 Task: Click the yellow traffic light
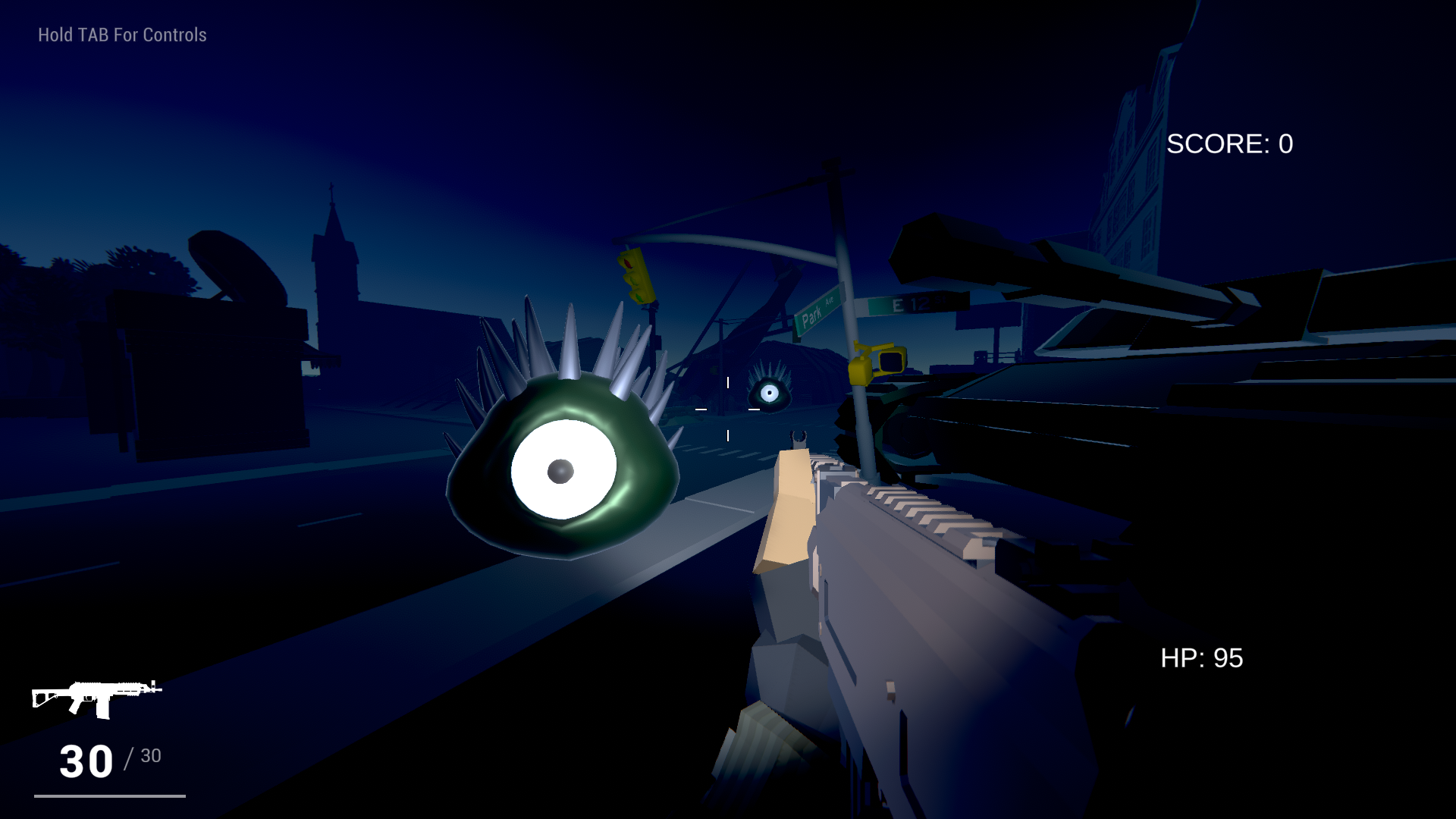[x=635, y=277]
